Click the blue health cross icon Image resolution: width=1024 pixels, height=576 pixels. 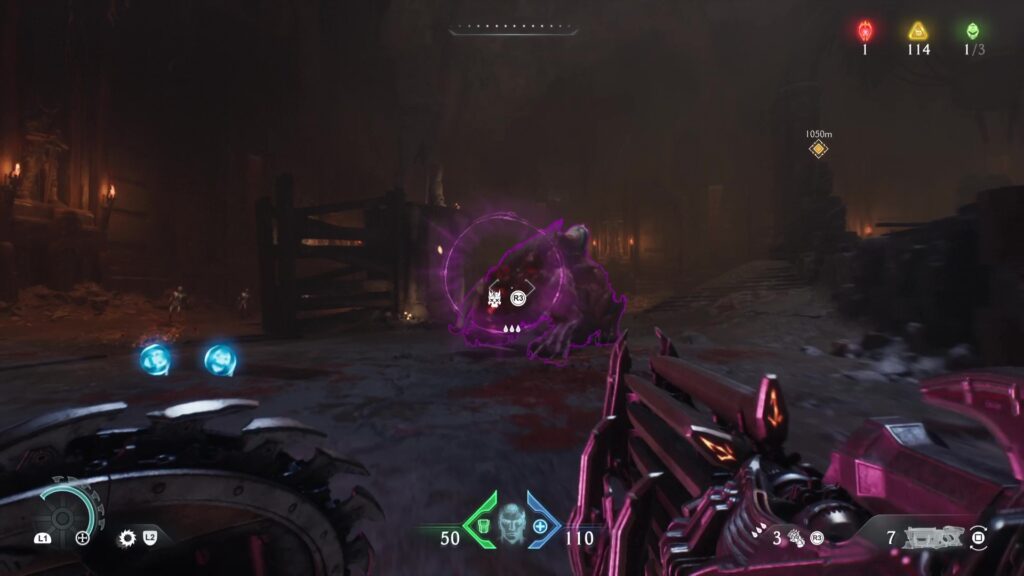pos(541,526)
